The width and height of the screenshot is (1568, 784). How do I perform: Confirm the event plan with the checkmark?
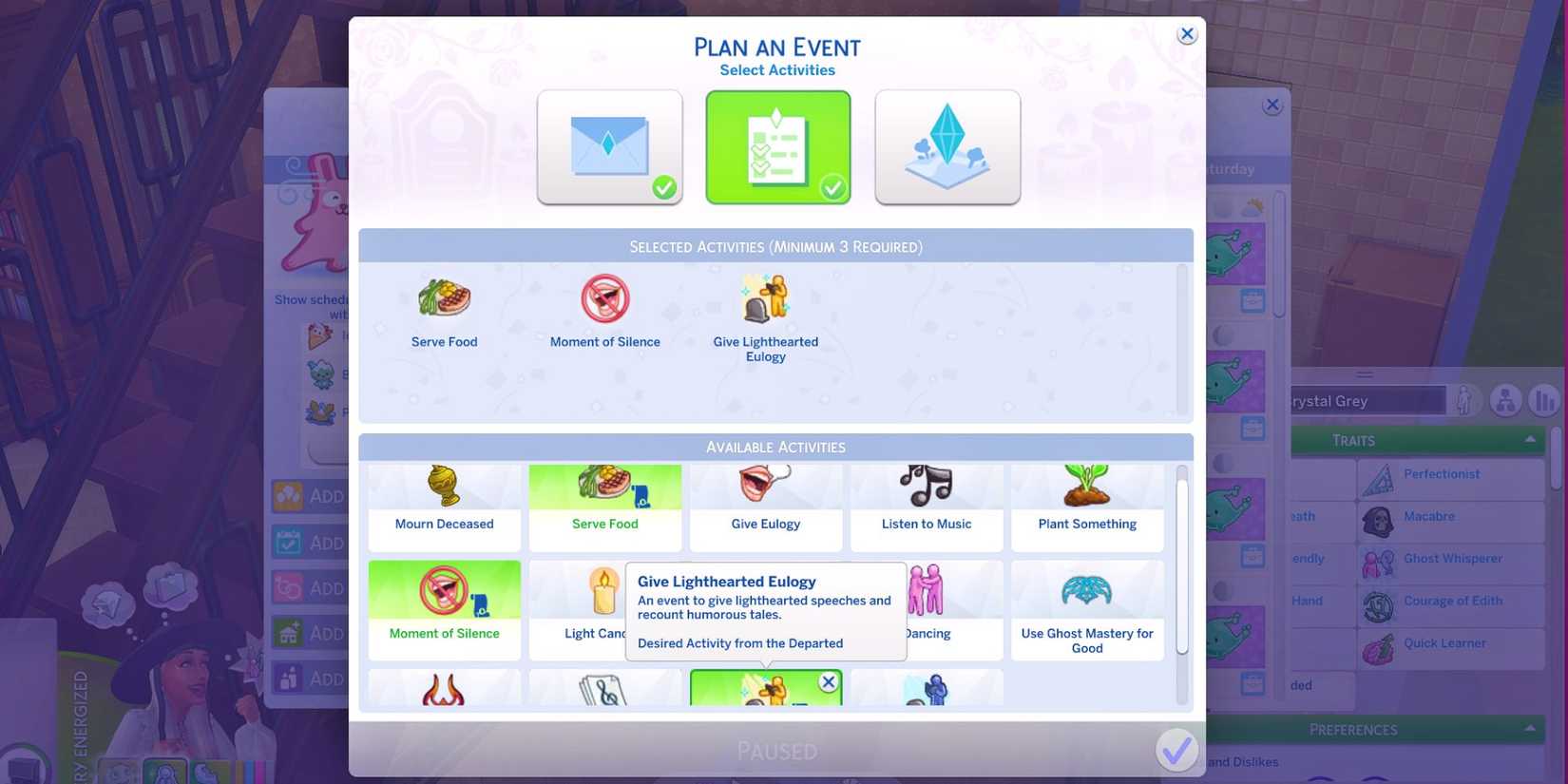pos(1176,750)
